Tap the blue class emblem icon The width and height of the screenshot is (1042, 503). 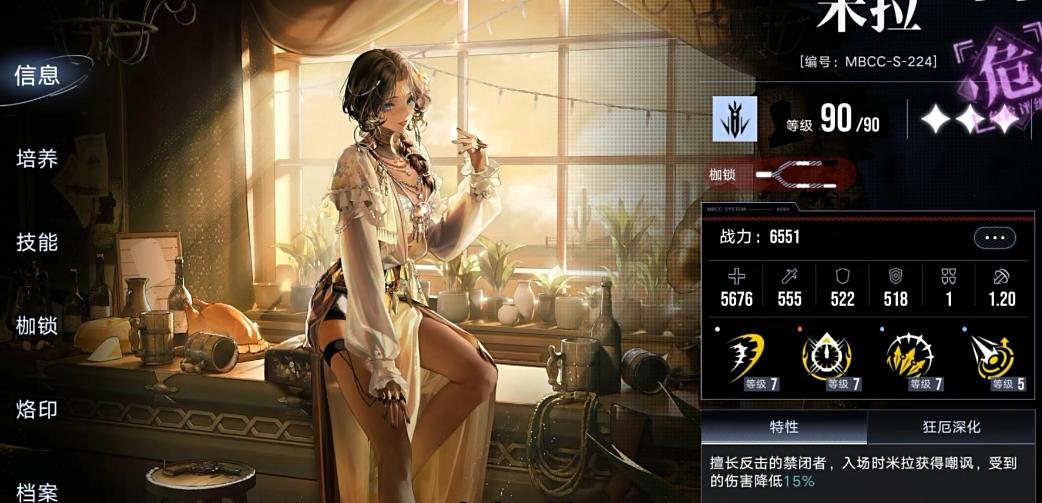tap(734, 119)
